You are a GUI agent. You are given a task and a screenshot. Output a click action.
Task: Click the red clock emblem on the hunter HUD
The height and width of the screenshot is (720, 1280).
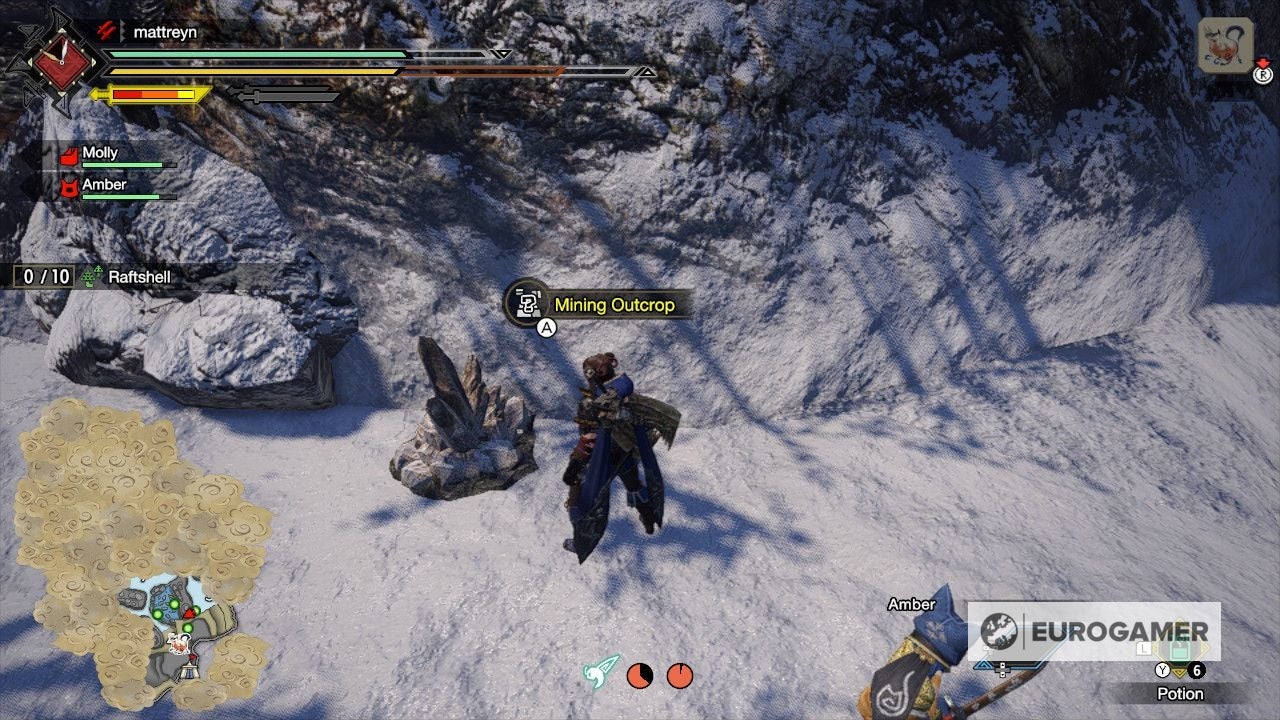point(62,62)
